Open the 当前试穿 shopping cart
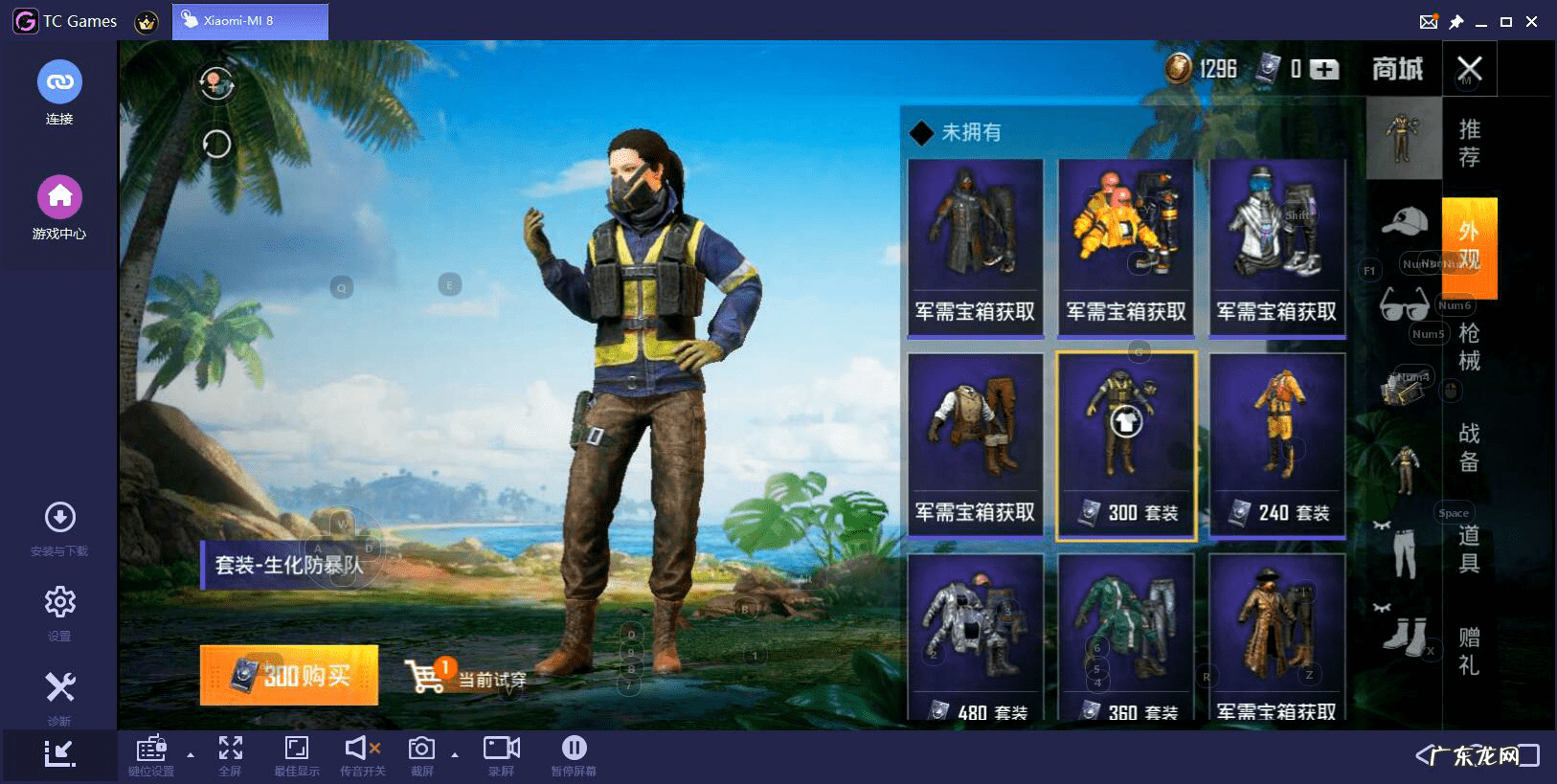 pyautogui.click(x=465, y=677)
